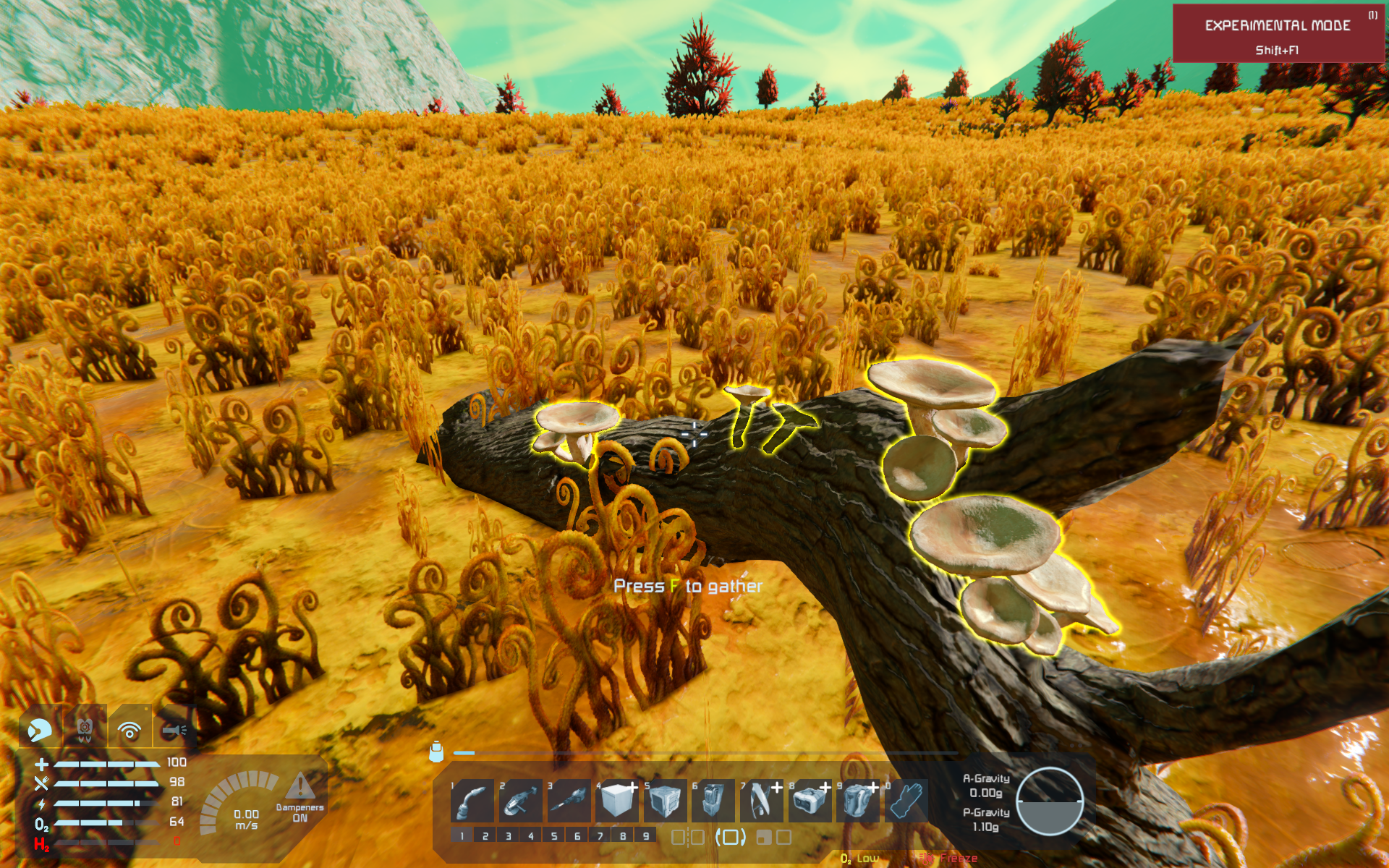Viewport: 1389px width, 868px height.
Task: Equip the angle grinder from hotbar
Action: (x=520, y=801)
